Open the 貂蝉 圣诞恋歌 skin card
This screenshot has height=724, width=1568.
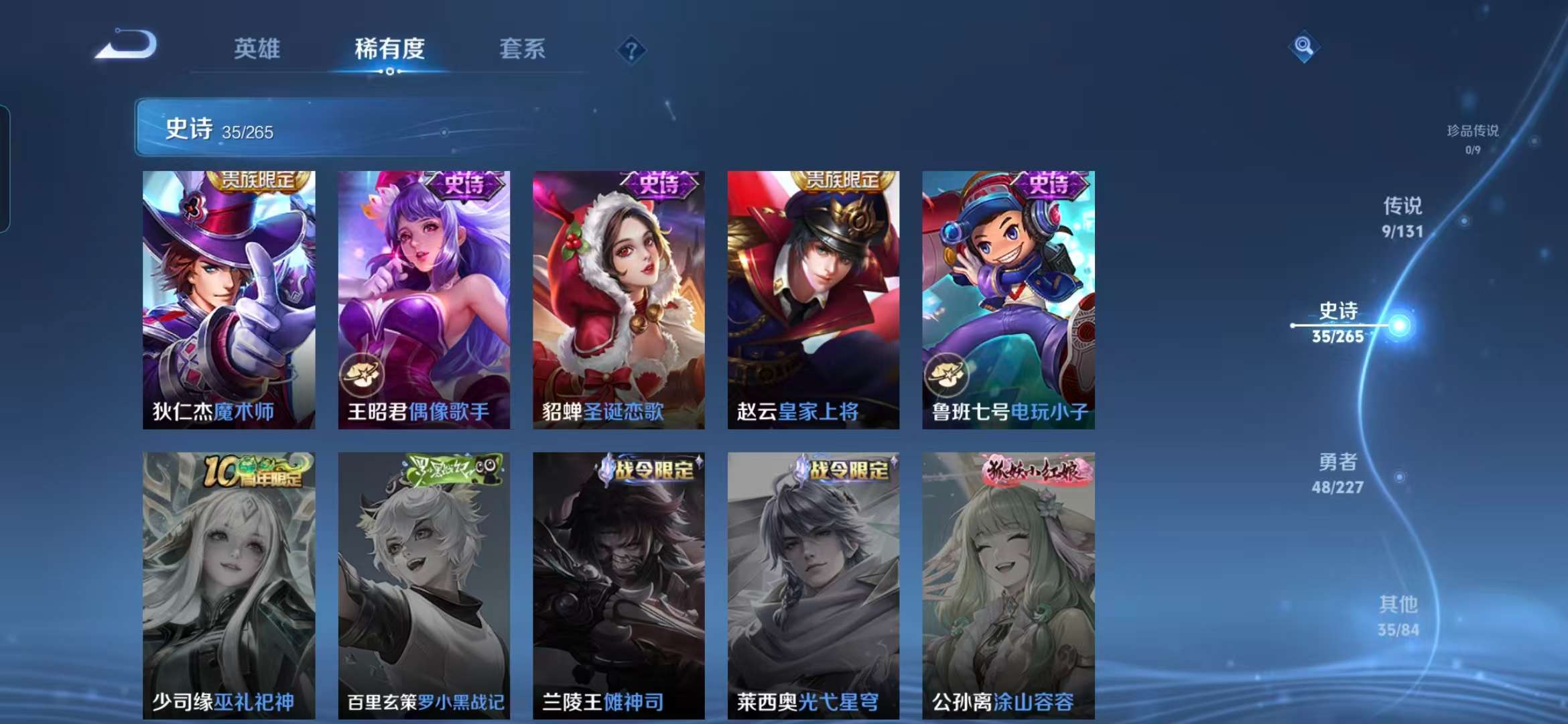(618, 300)
